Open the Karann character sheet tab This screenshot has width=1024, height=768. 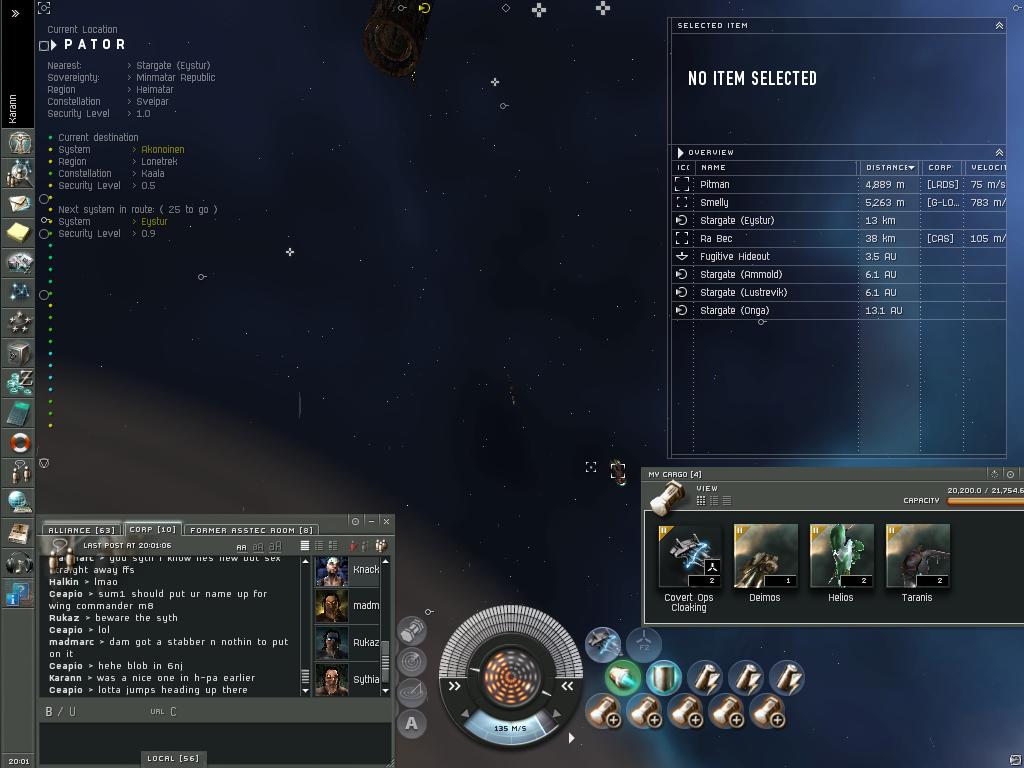tap(12, 108)
